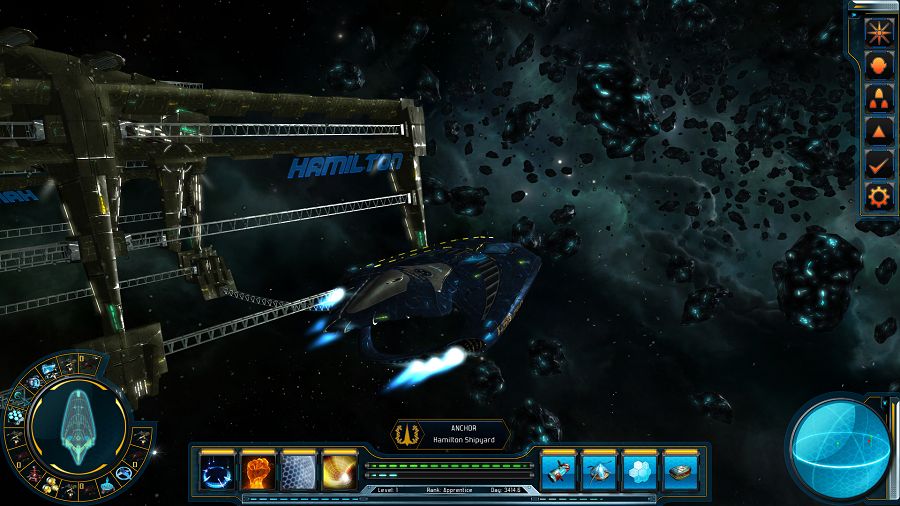Click the Anchor Hamilton Shipyard target panel
This screenshot has height=506, width=900.
450,433
